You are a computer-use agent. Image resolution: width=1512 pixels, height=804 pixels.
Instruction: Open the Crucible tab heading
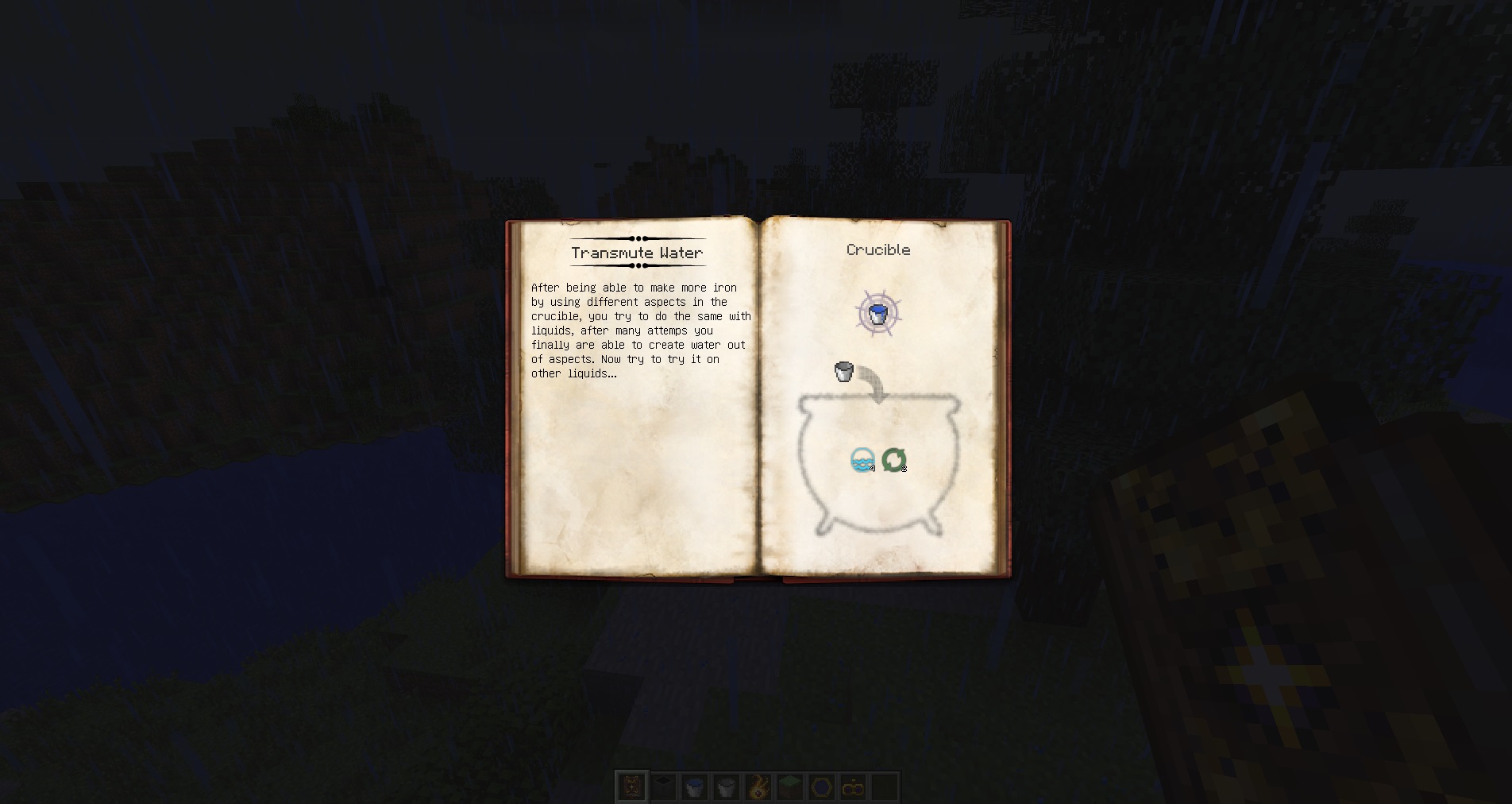(x=878, y=249)
